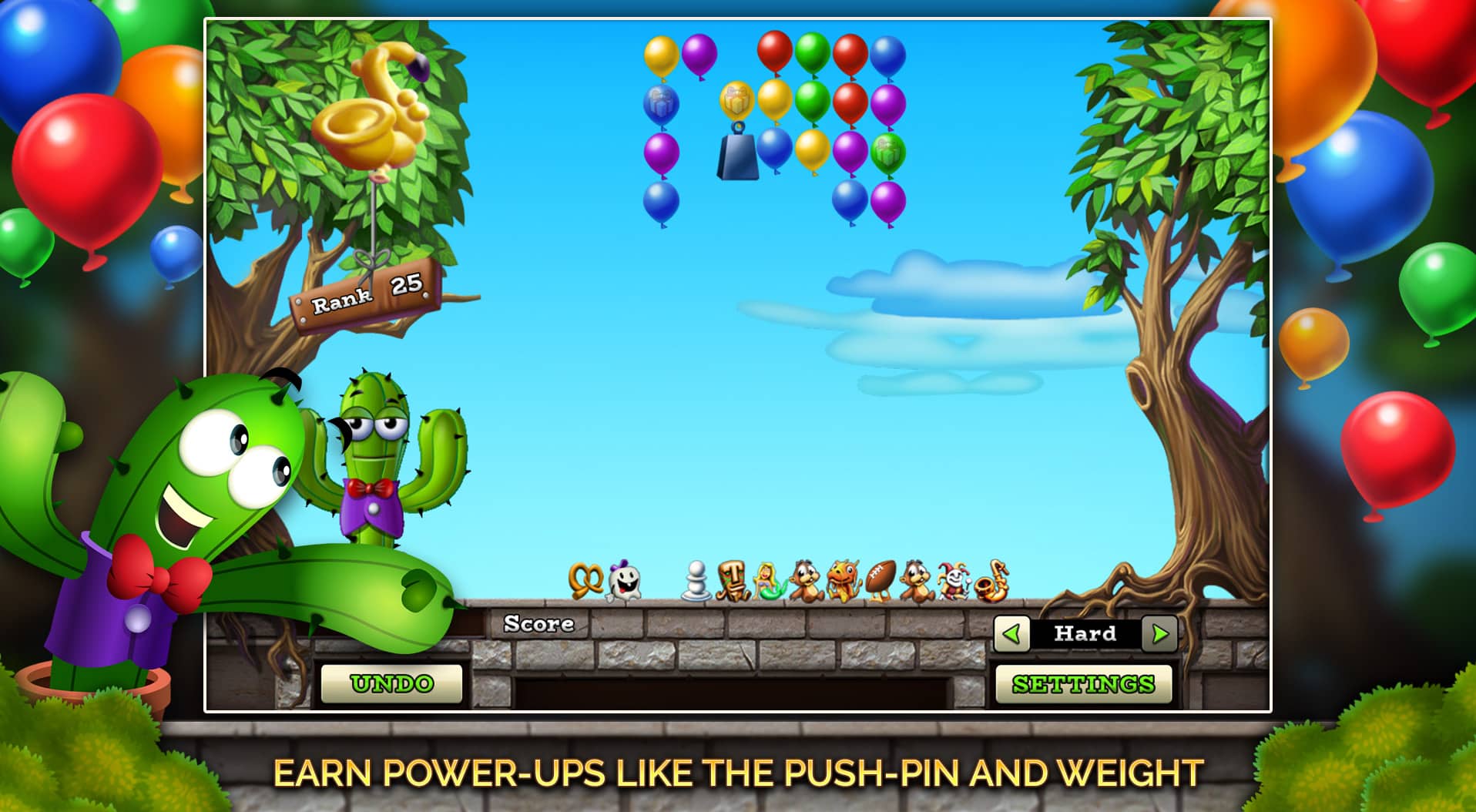Image resolution: width=1476 pixels, height=812 pixels.
Task: Open the SETTINGS menu
Action: click(1083, 683)
